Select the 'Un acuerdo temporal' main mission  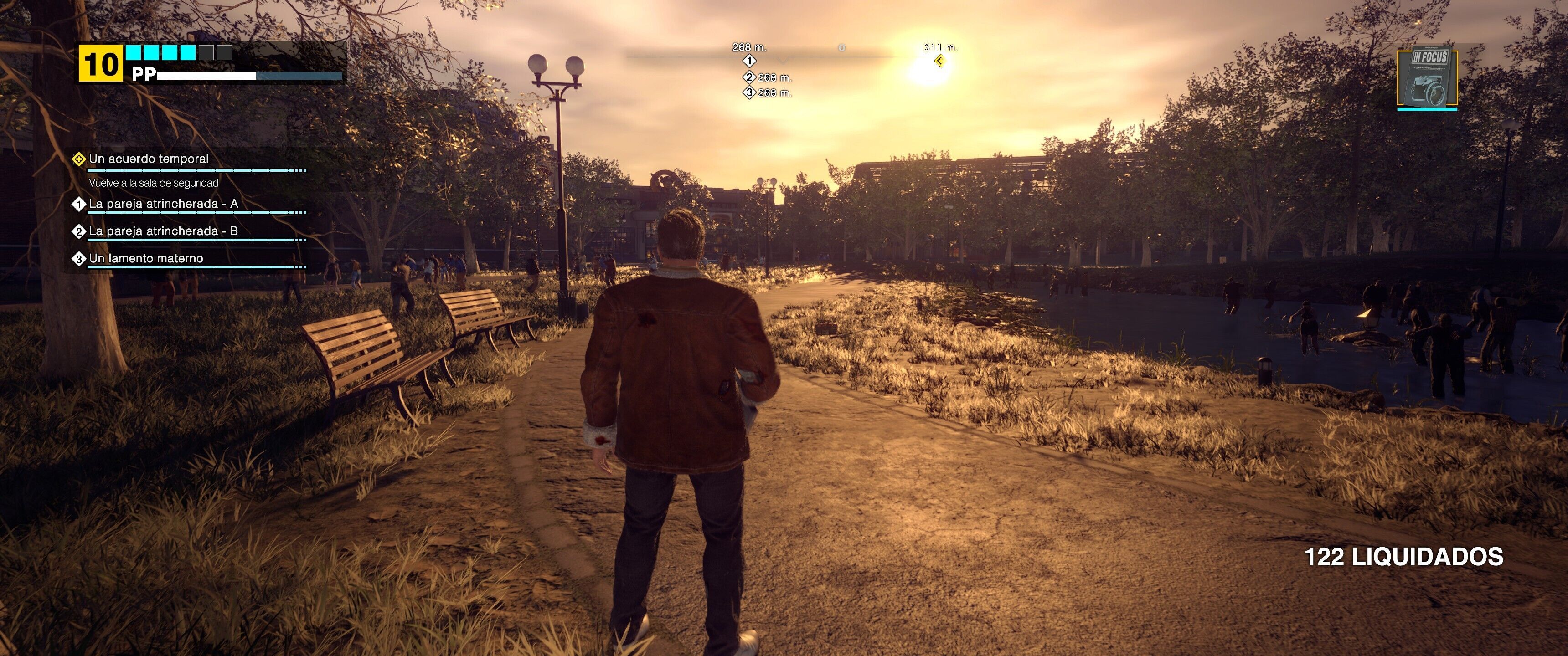pos(149,159)
